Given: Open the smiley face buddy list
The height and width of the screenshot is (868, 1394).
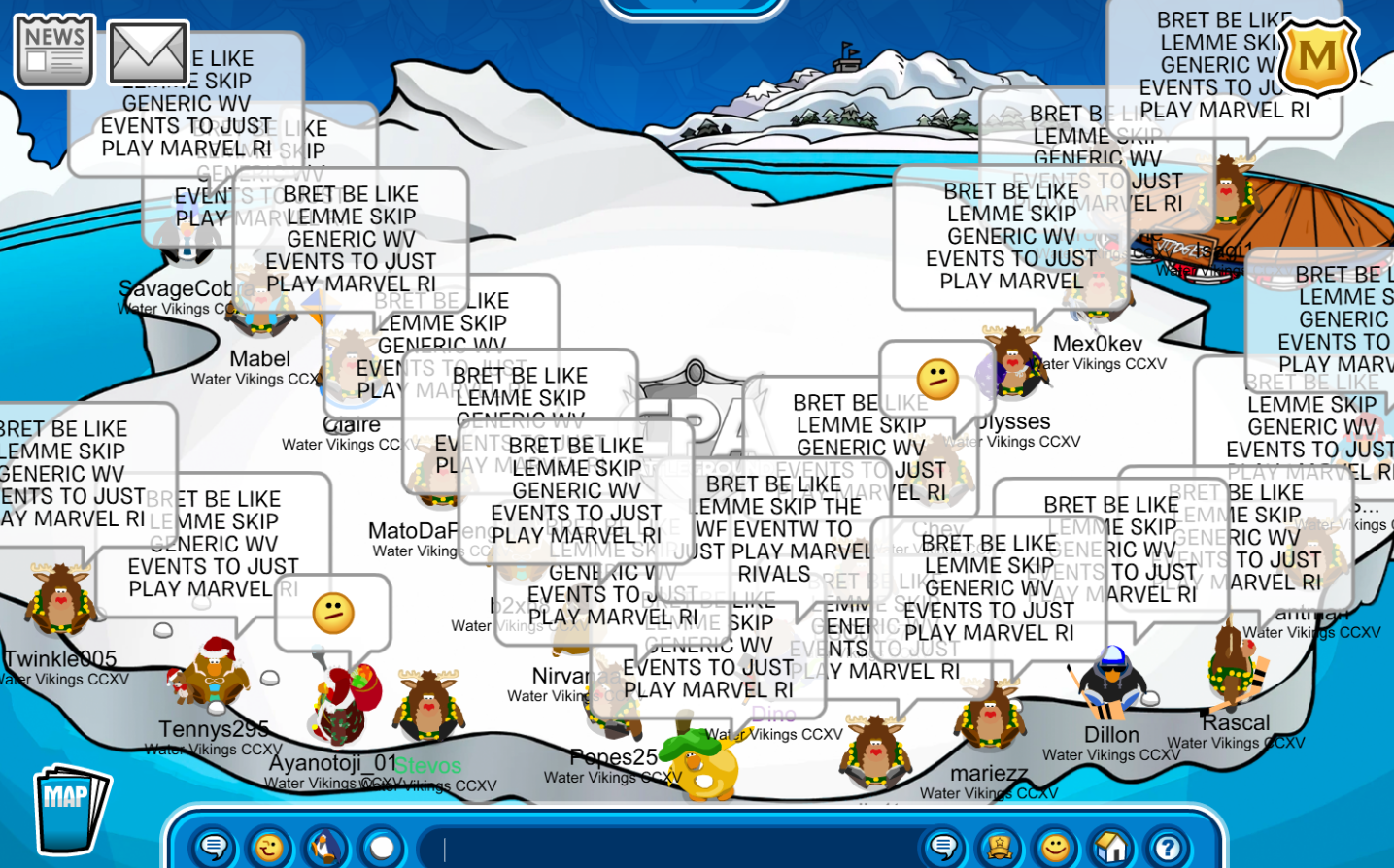Looking at the screenshot, I should pos(1055,848).
